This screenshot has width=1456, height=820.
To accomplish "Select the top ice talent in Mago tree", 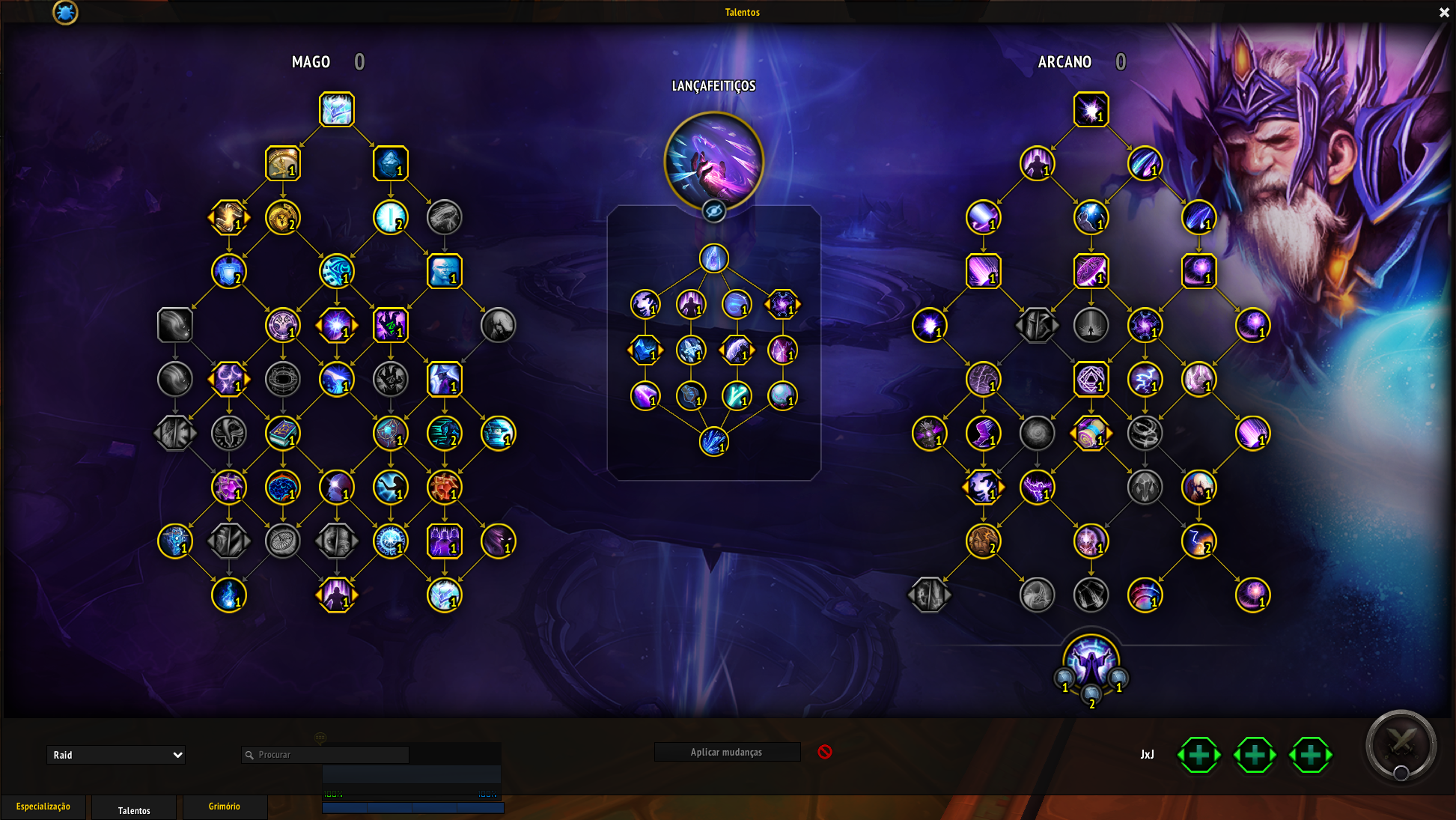I will coord(337,109).
